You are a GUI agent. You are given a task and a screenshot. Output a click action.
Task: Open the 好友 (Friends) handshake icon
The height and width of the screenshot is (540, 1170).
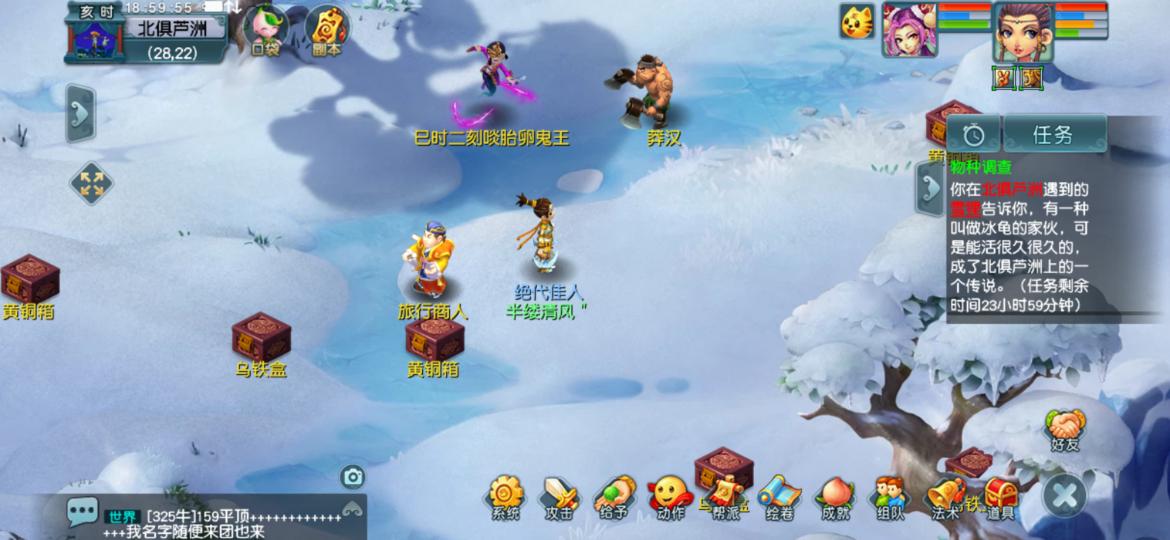pyautogui.click(x=1066, y=427)
